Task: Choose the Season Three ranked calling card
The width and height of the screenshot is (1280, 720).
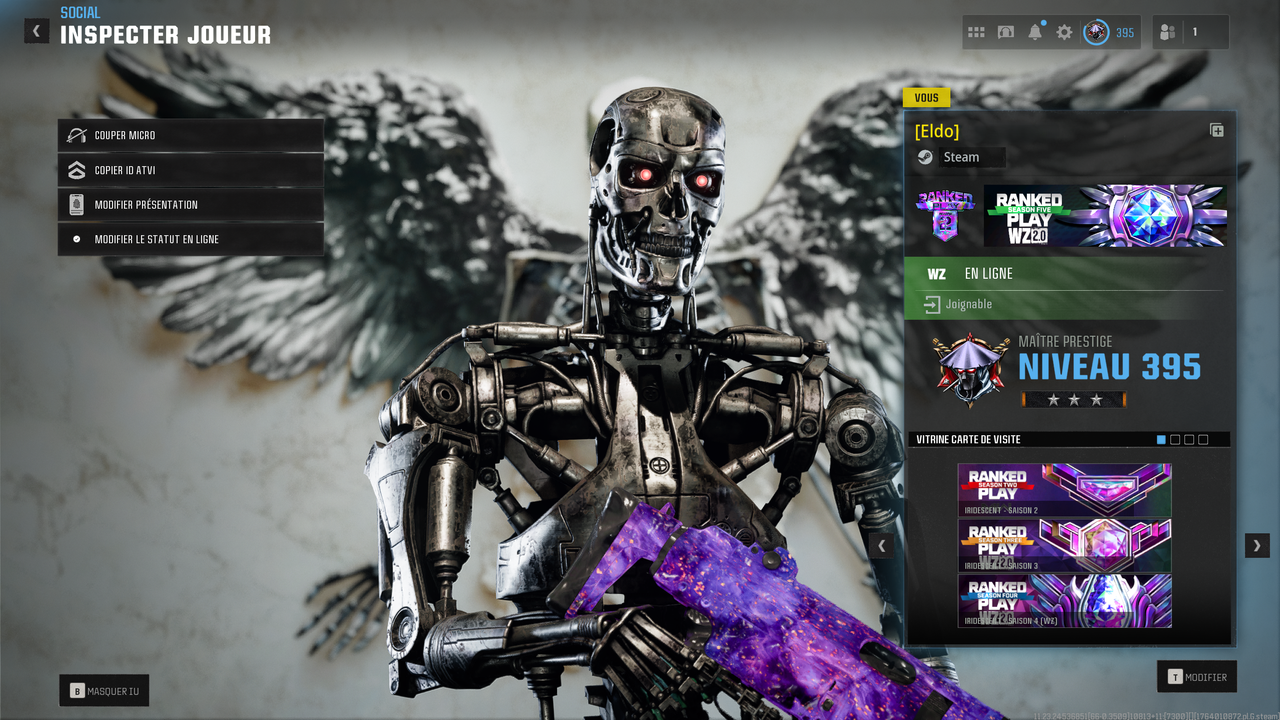Action: 1064,545
